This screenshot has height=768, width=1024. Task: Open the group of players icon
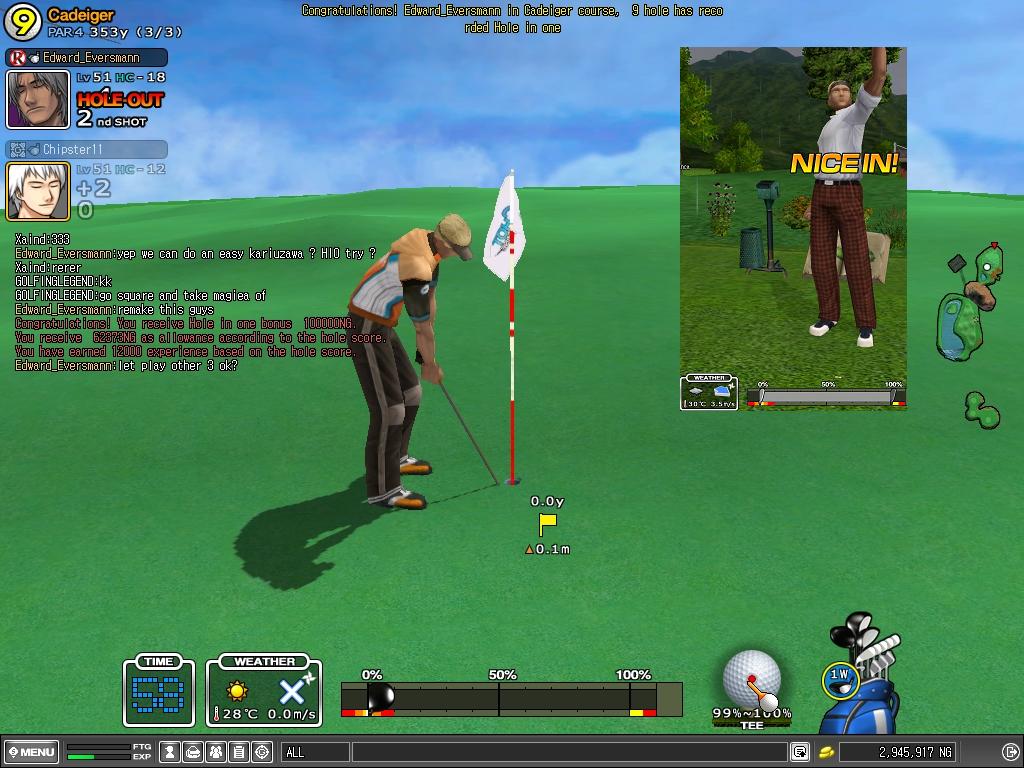click(x=216, y=752)
